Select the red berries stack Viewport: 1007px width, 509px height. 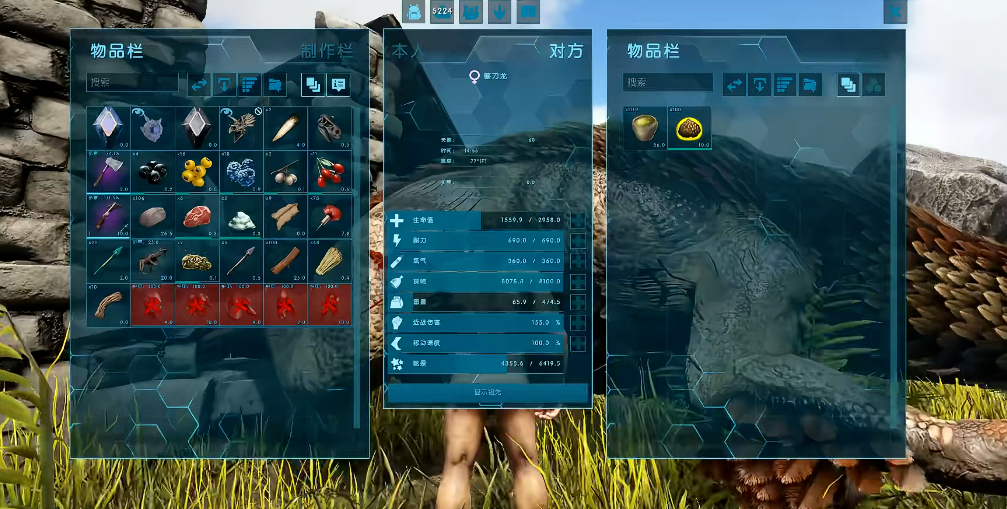[329, 171]
